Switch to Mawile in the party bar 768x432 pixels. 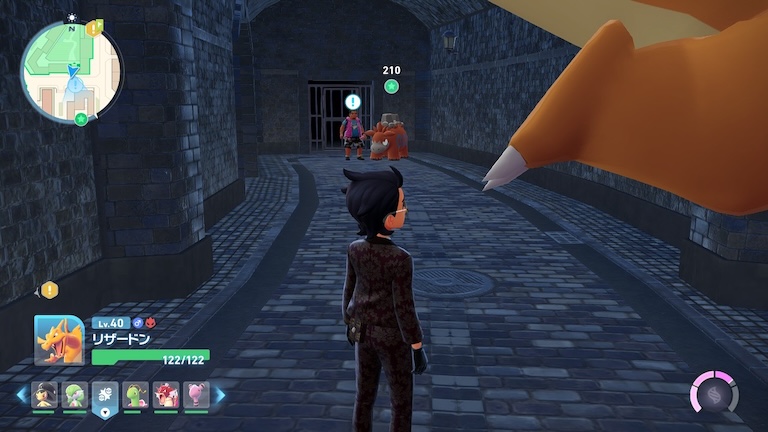(45, 394)
